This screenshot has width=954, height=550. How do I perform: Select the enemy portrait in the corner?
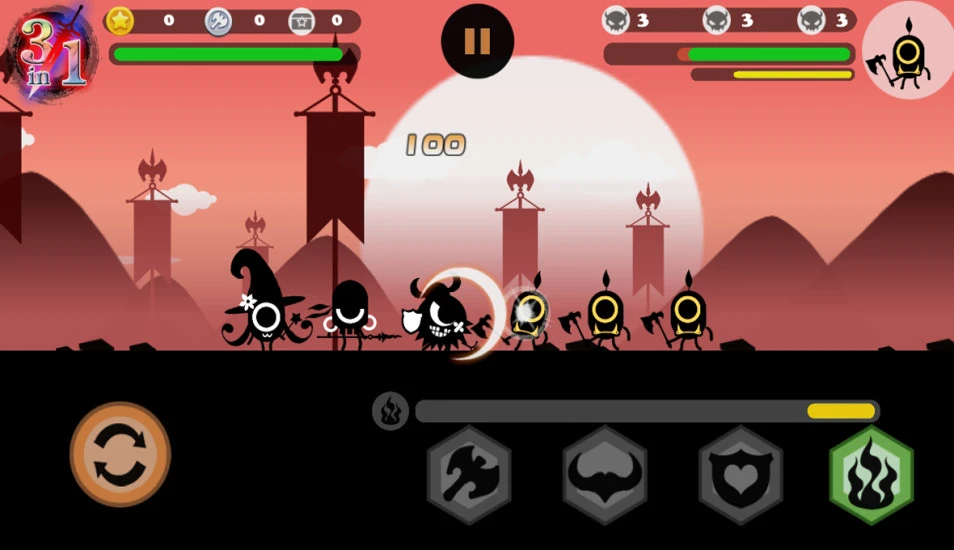tap(908, 52)
